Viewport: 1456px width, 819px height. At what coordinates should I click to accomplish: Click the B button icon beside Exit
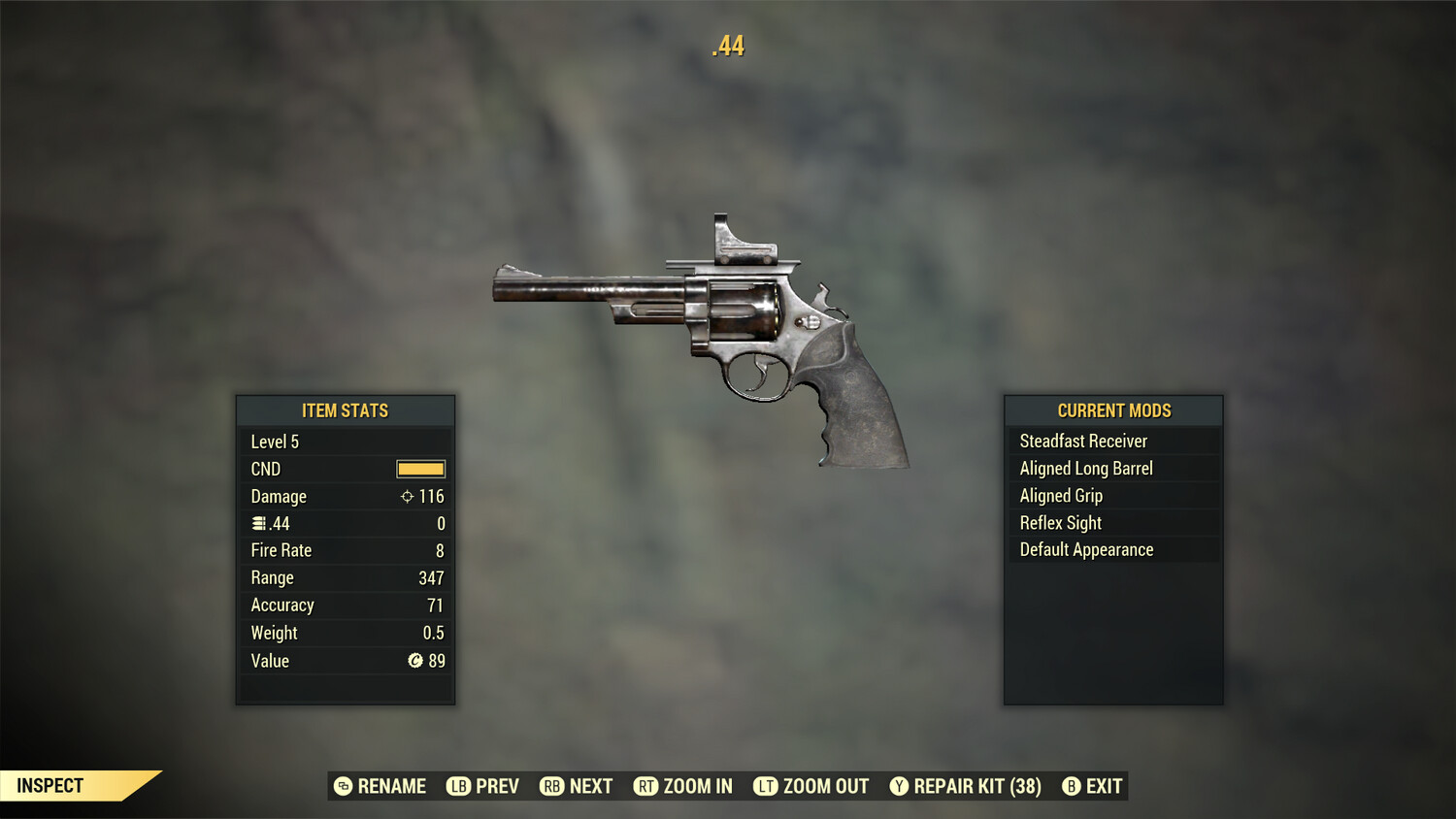(x=1072, y=786)
